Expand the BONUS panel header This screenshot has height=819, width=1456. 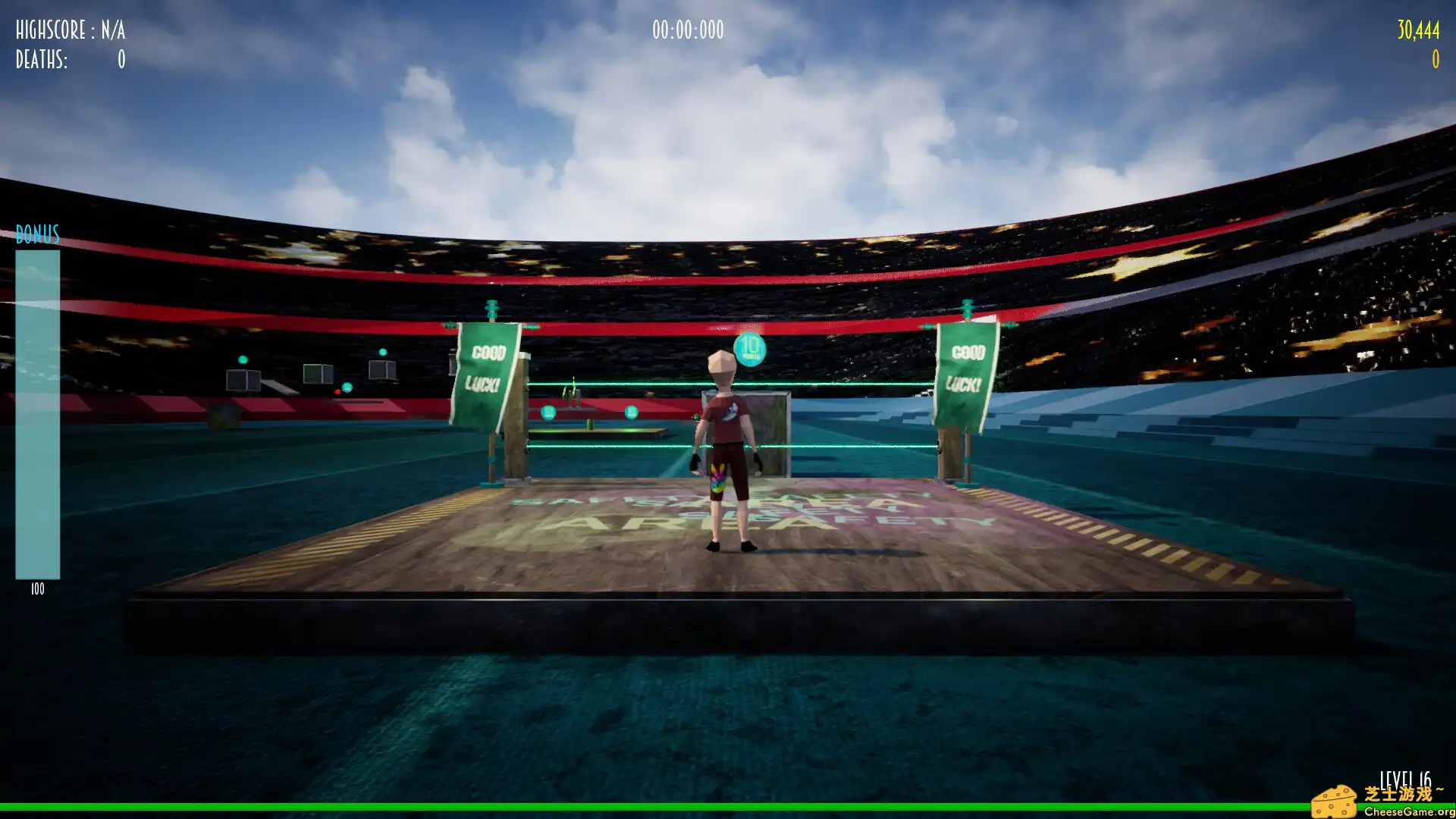pos(37,235)
